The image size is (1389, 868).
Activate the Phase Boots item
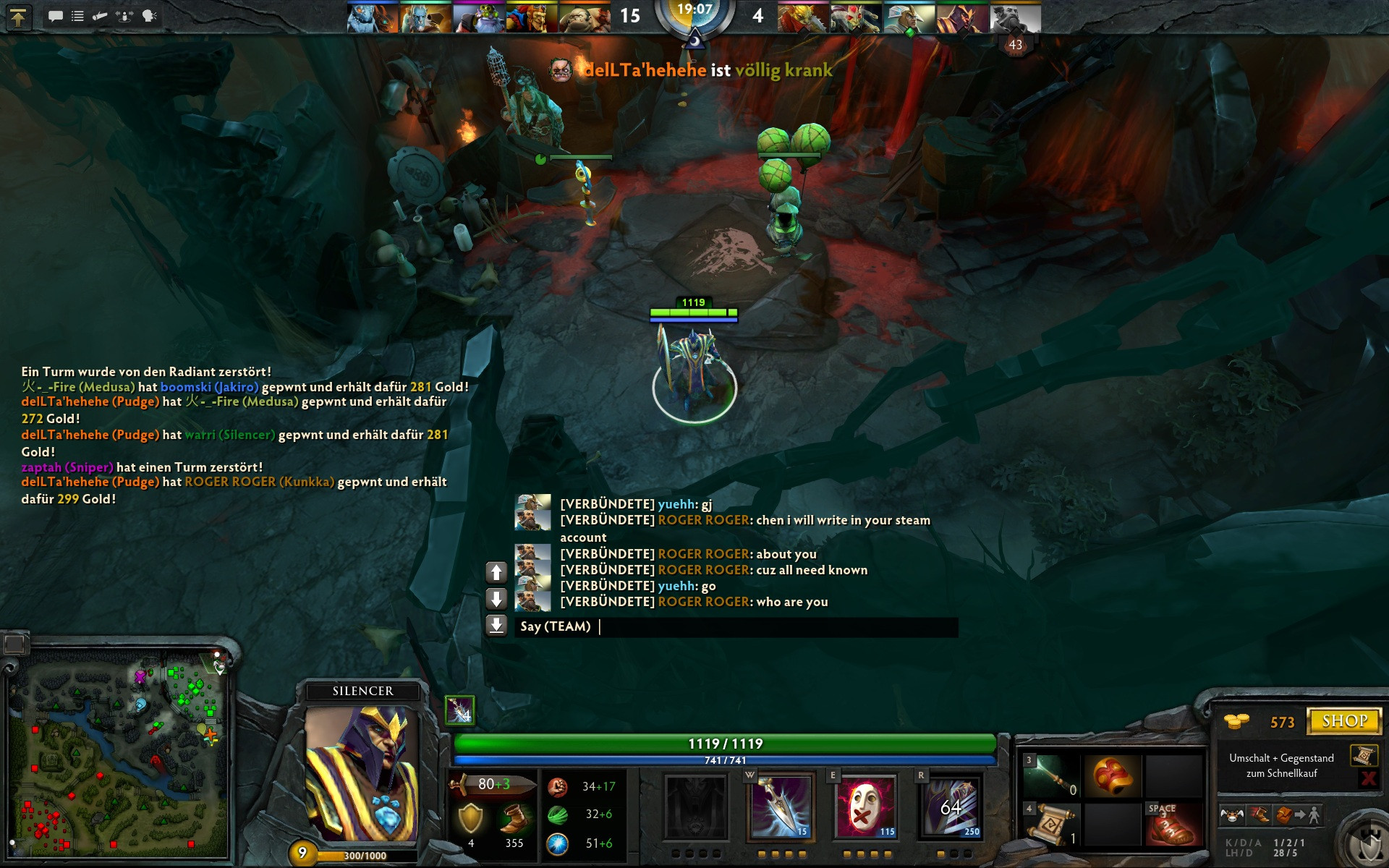[x=1173, y=825]
